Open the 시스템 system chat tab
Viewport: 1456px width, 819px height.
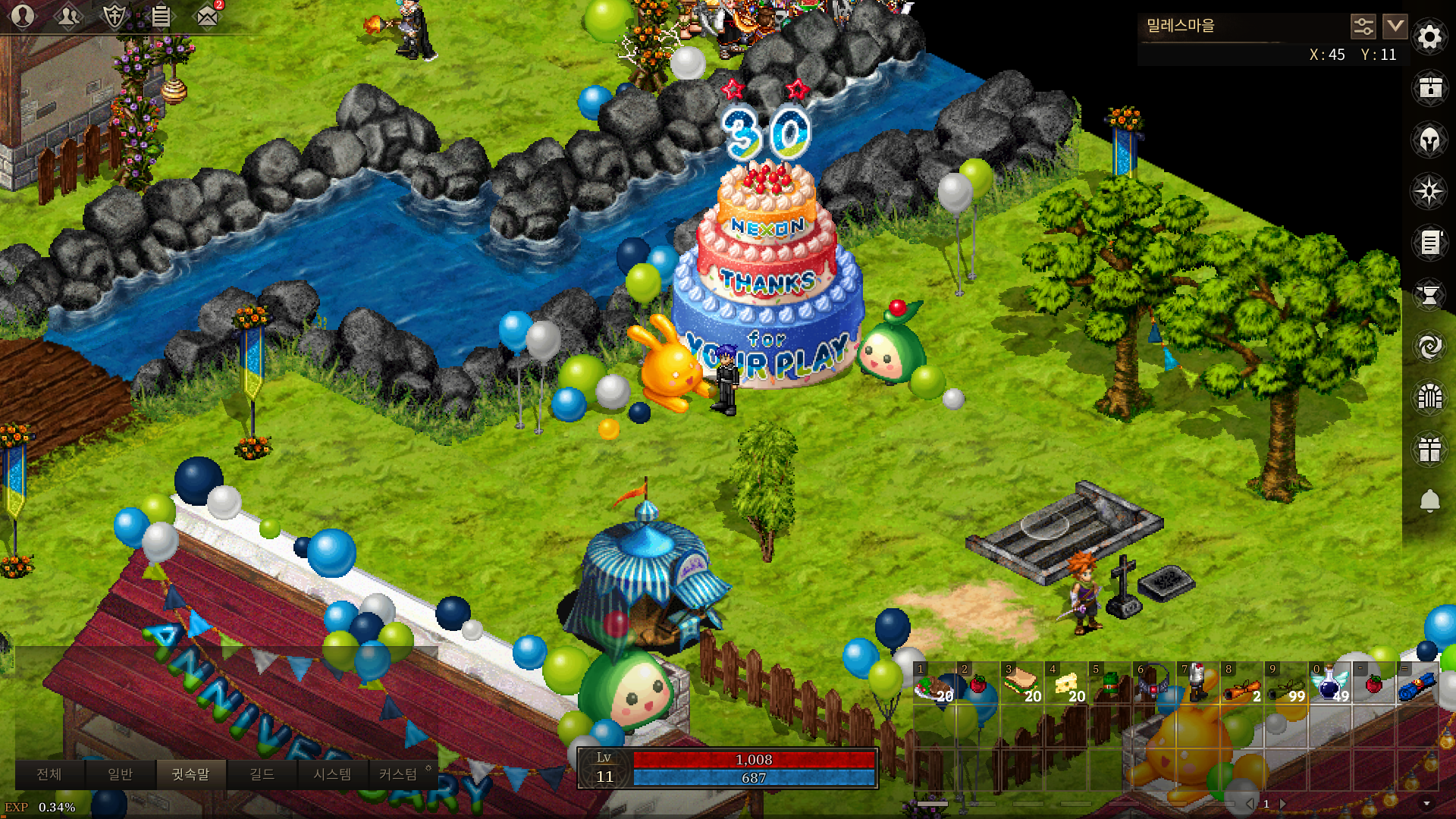pos(332,774)
